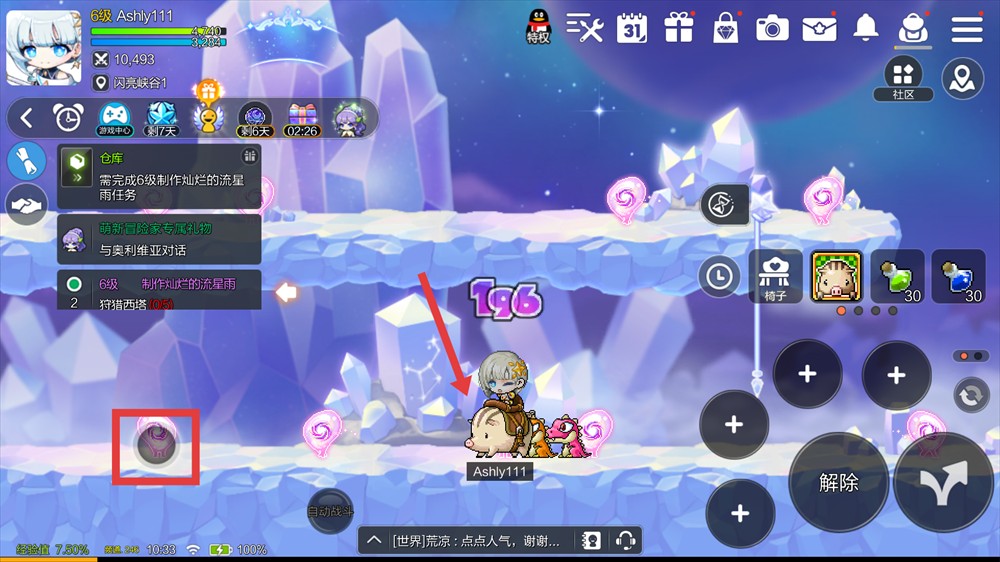Open the gift box rewards icon
This screenshot has width=1000, height=562.
pyautogui.click(x=679, y=28)
